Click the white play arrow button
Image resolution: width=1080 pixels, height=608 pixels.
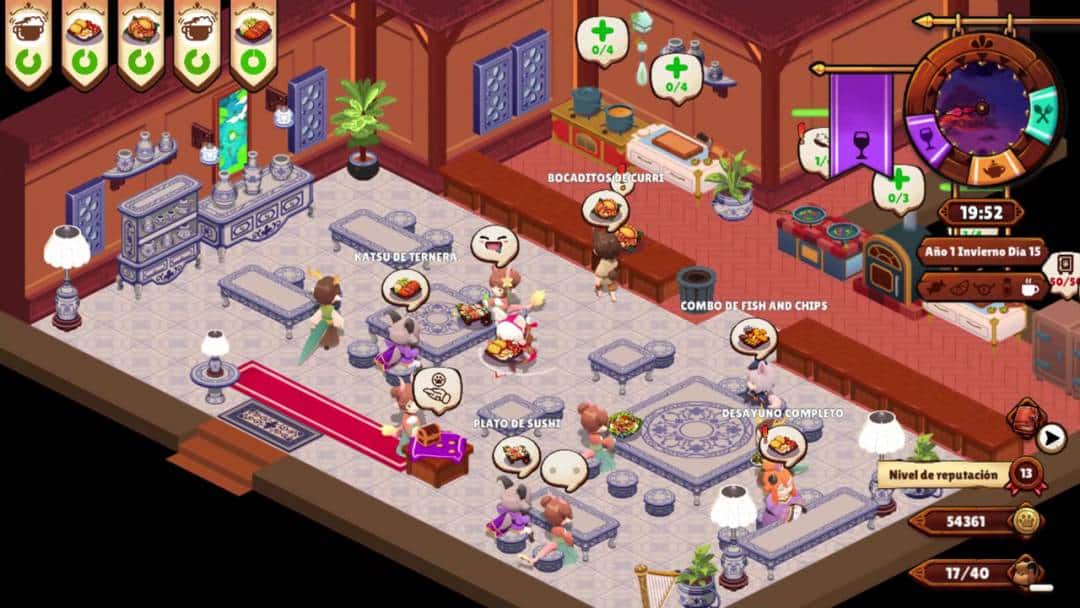click(x=1050, y=438)
